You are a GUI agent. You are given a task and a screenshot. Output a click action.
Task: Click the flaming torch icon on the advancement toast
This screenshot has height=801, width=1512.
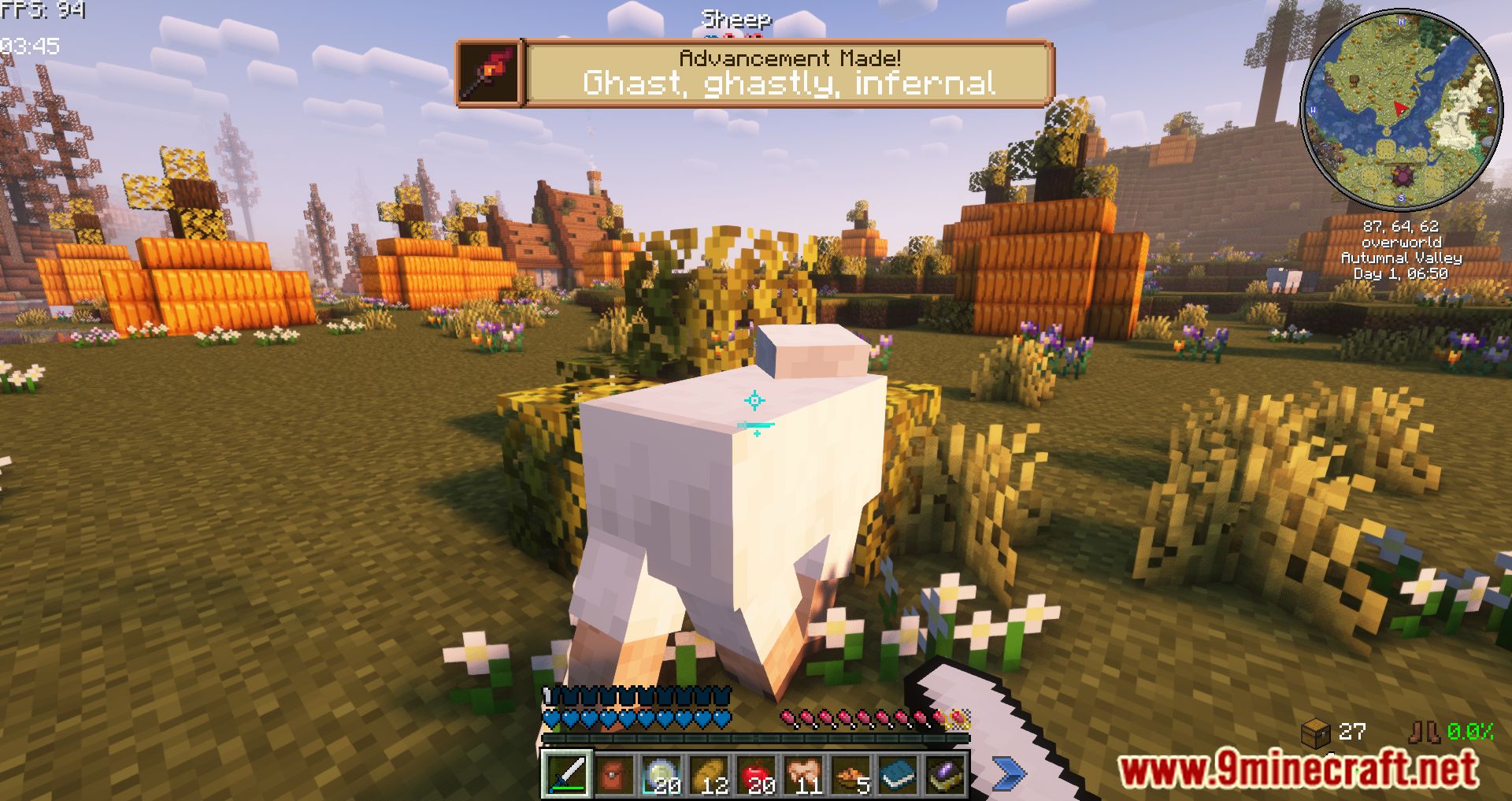(x=488, y=75)
